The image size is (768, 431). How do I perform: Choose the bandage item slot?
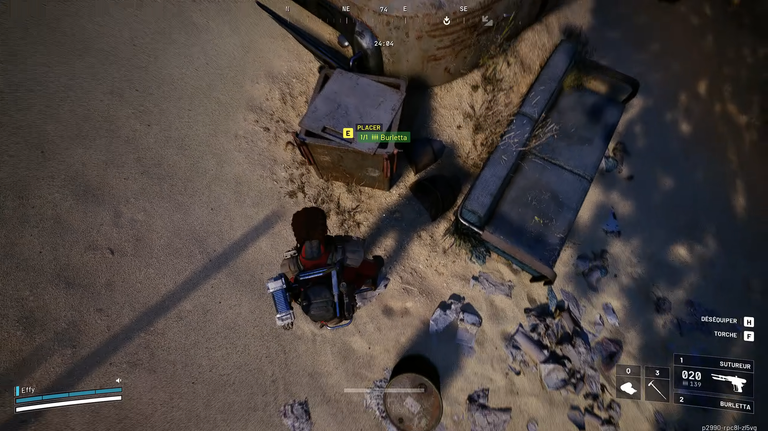(628, 389)
